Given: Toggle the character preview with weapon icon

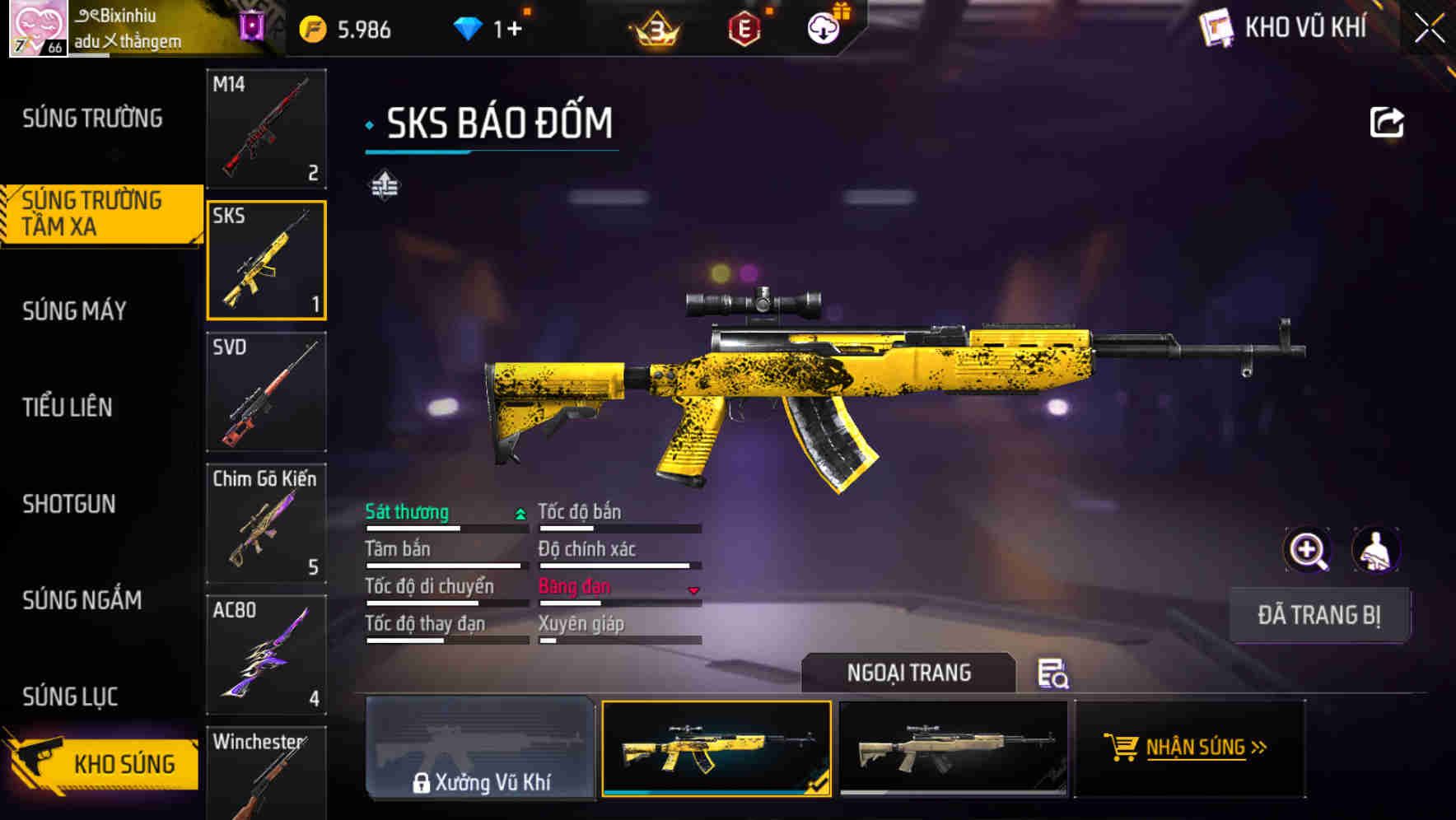Looking at the screenshot, I should click(x=1377, y=549).
